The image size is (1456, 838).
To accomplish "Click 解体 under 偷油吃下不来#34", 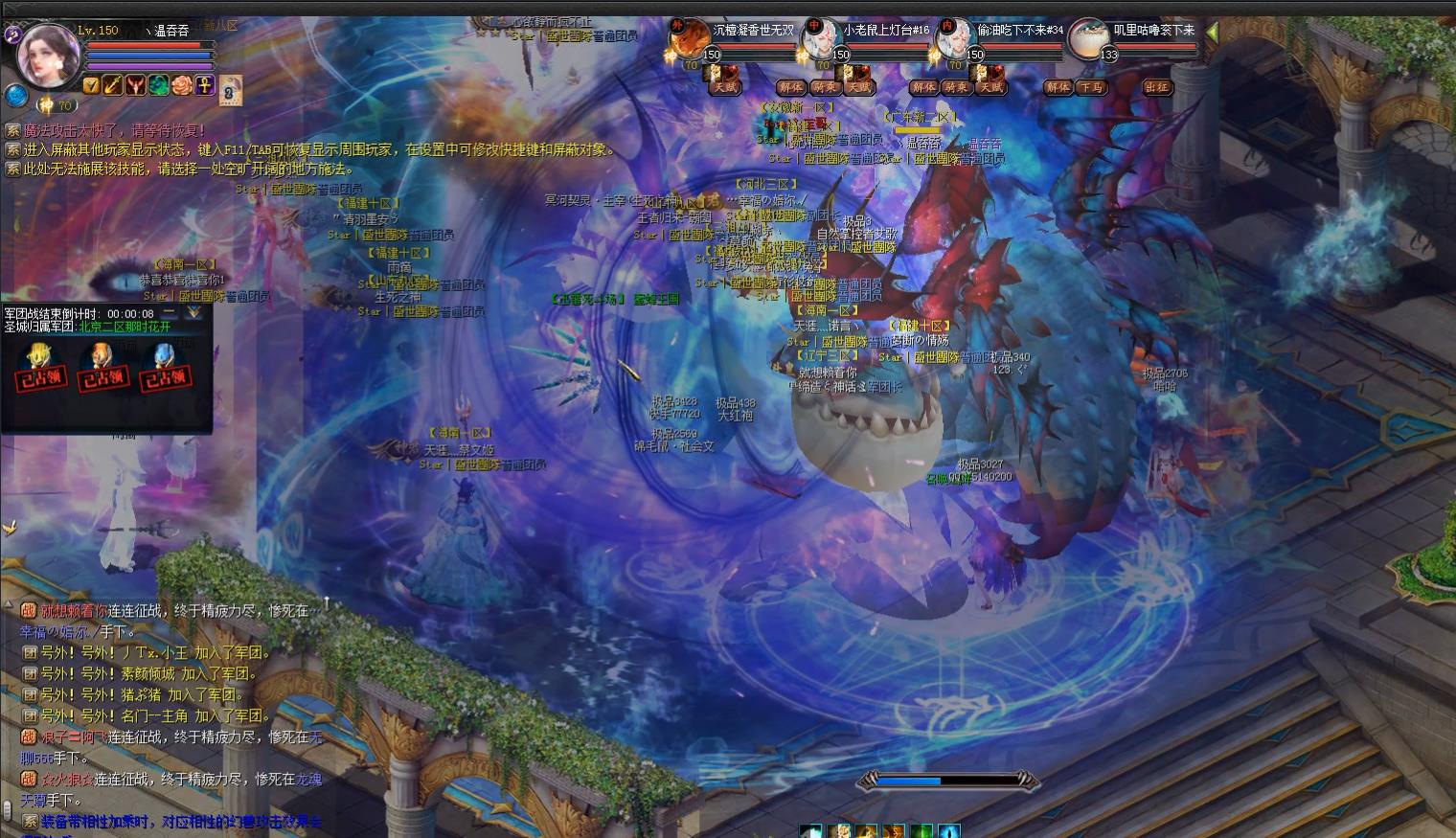I will click(x=923, y=87).
